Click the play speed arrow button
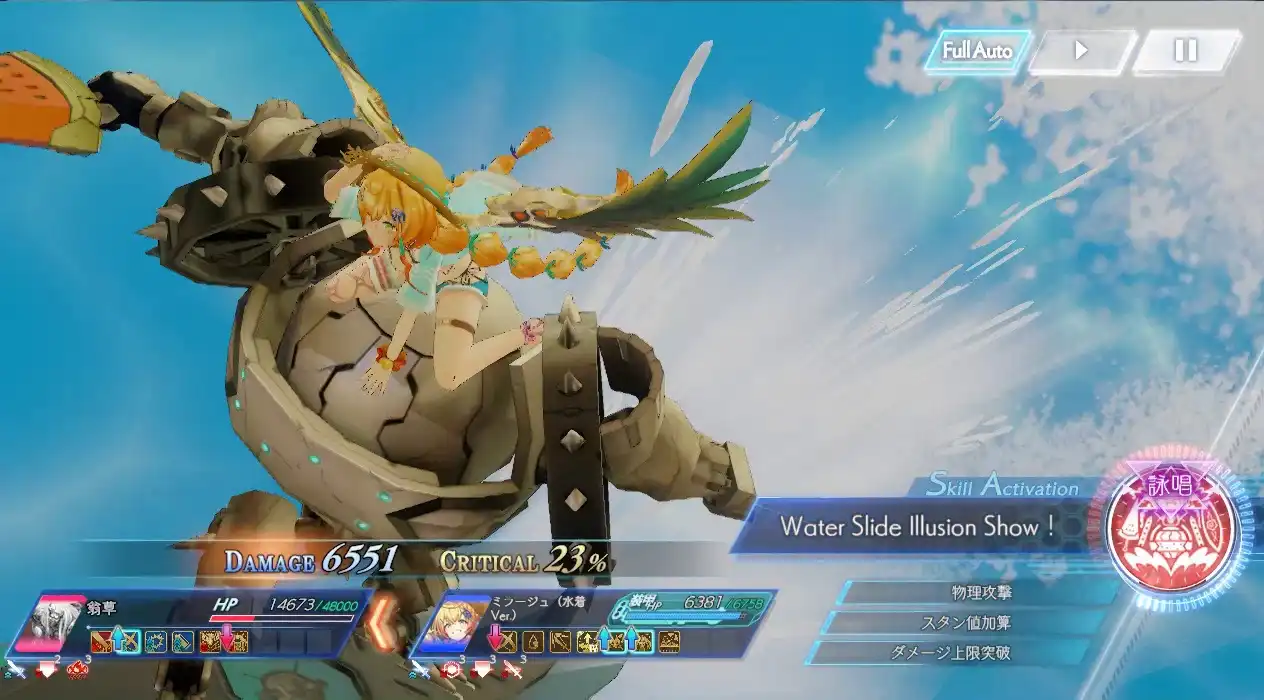This screenshot has height=700, width=1264. coord(1081,51)
